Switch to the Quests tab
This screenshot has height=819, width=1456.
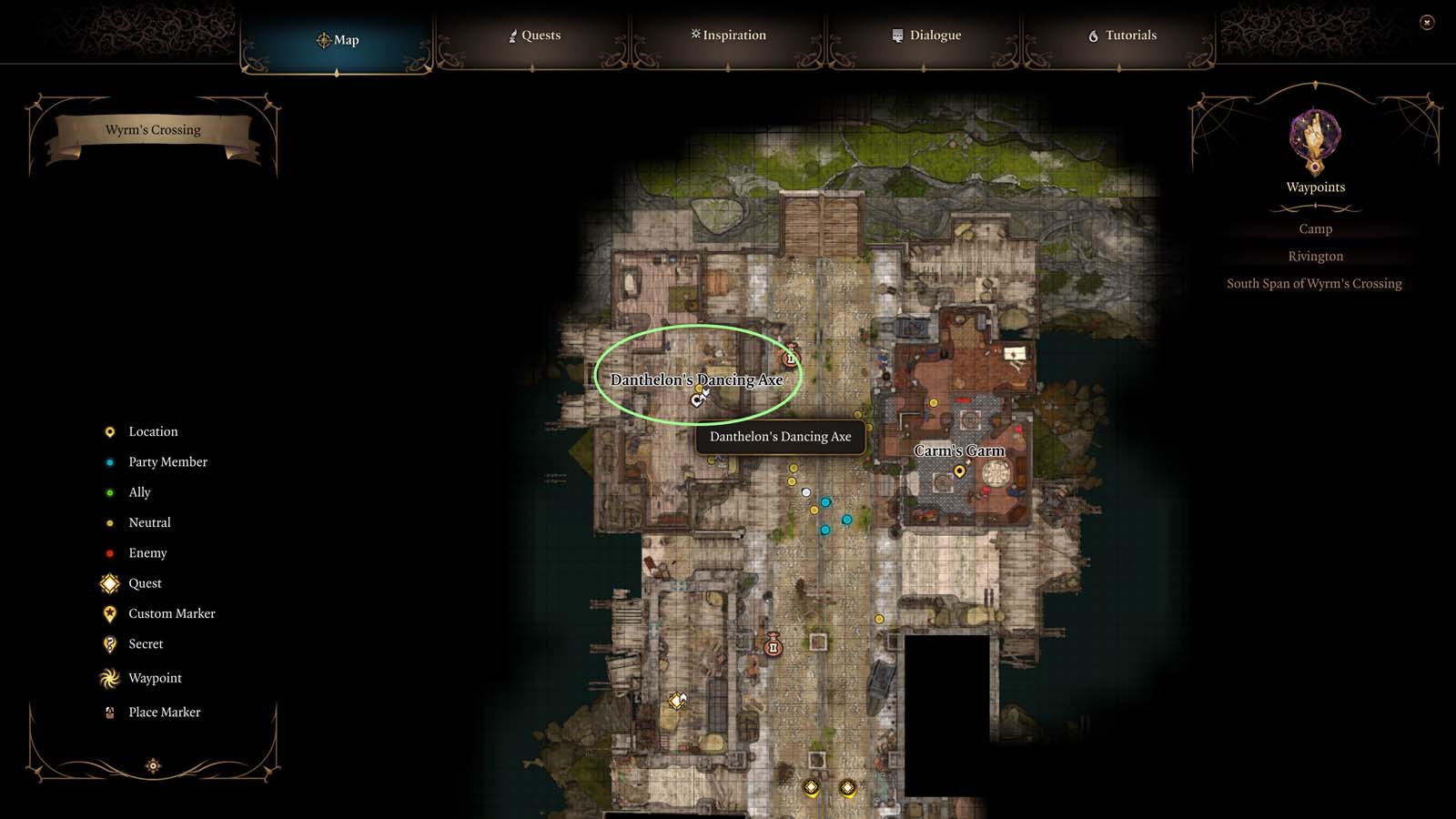536,35
